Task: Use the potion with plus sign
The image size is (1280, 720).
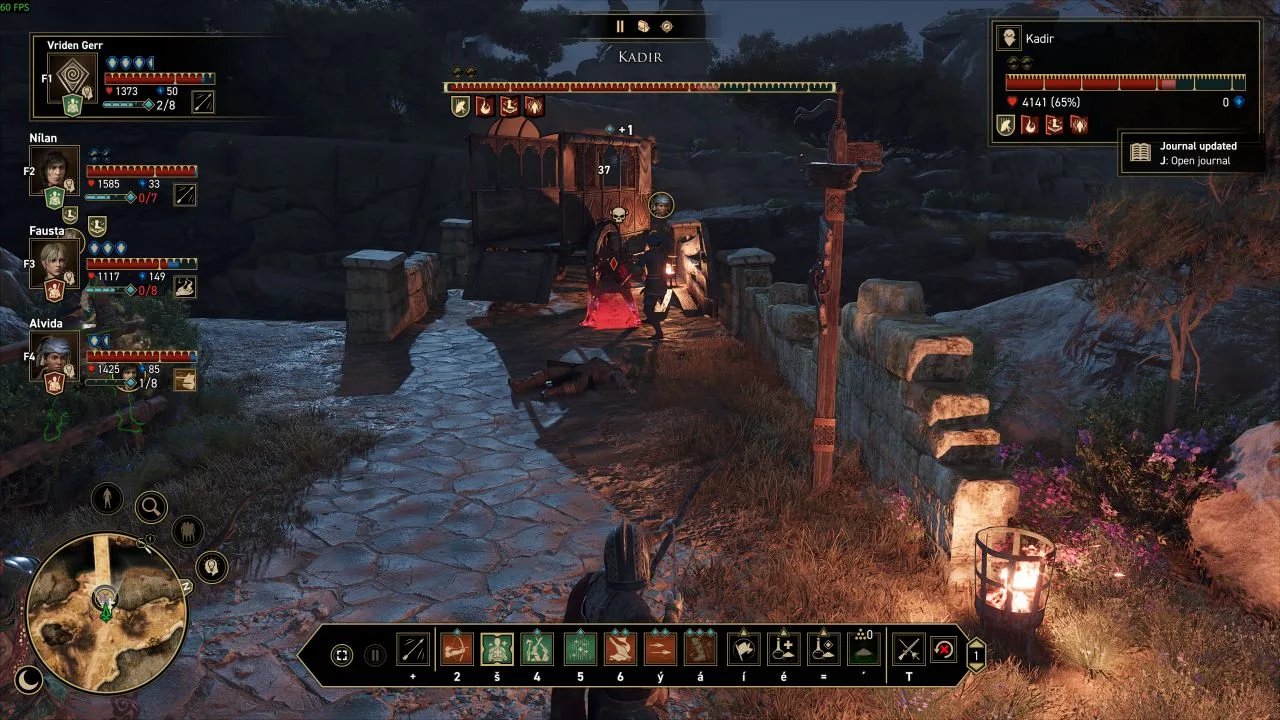Action: click(783, 650)
